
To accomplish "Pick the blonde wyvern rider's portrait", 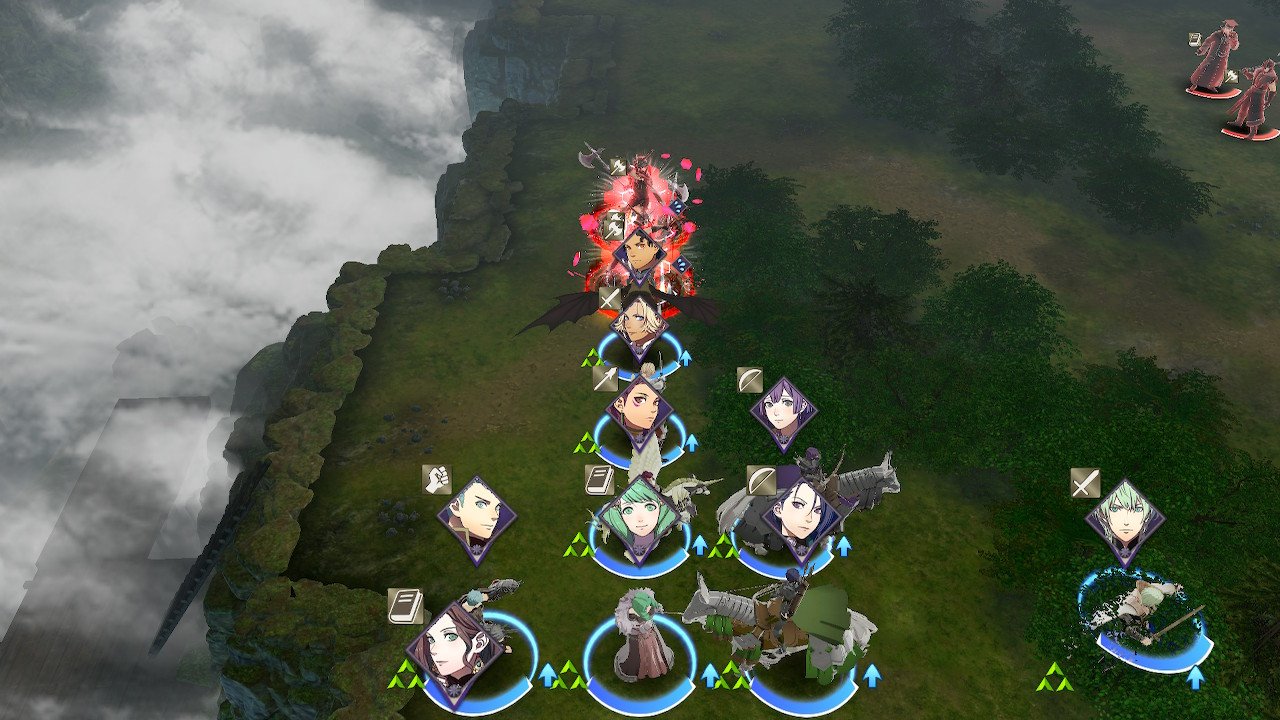I will click(x=640, y=322).
